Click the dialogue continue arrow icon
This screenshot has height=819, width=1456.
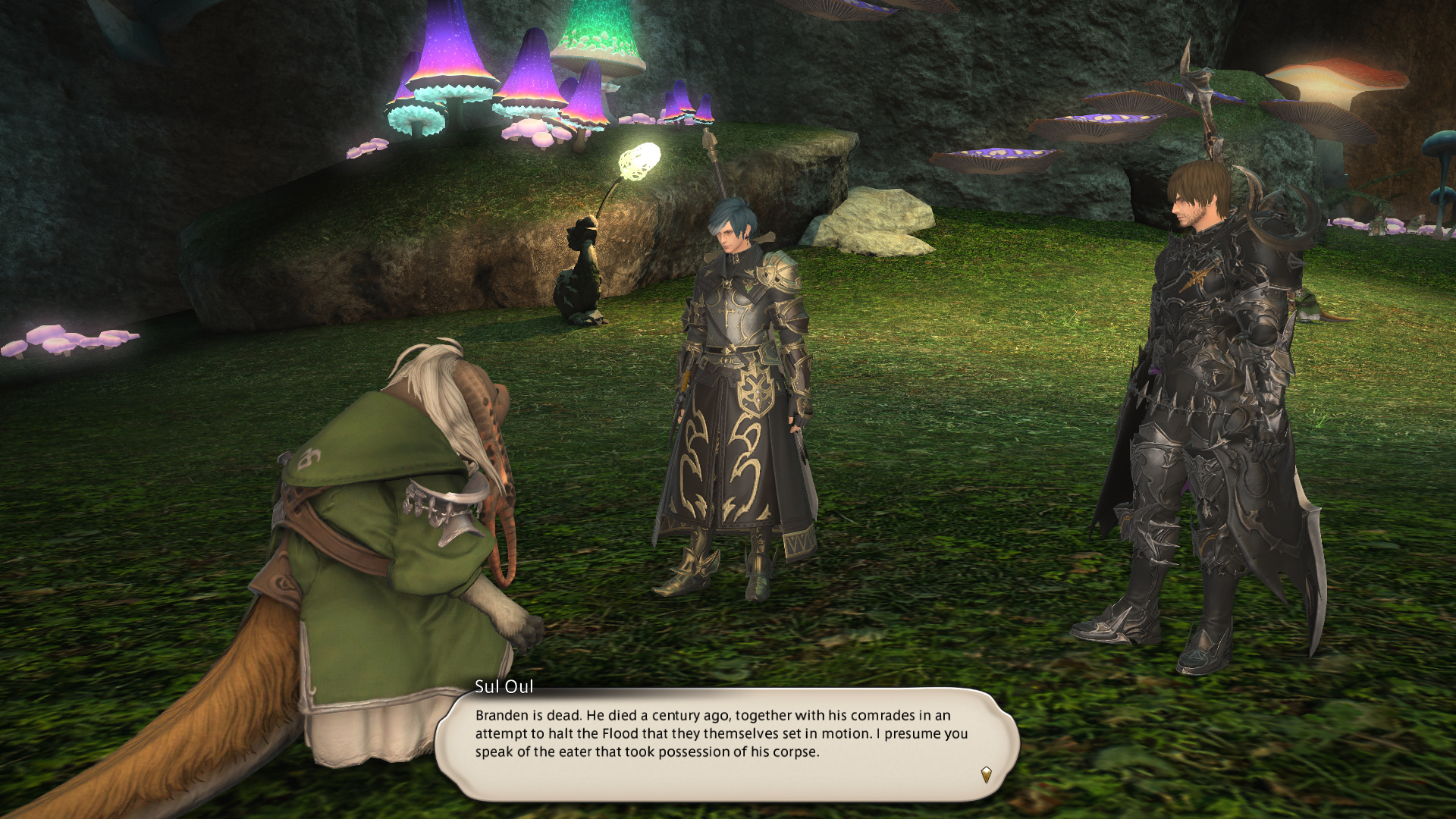click(x=986, y=774)
